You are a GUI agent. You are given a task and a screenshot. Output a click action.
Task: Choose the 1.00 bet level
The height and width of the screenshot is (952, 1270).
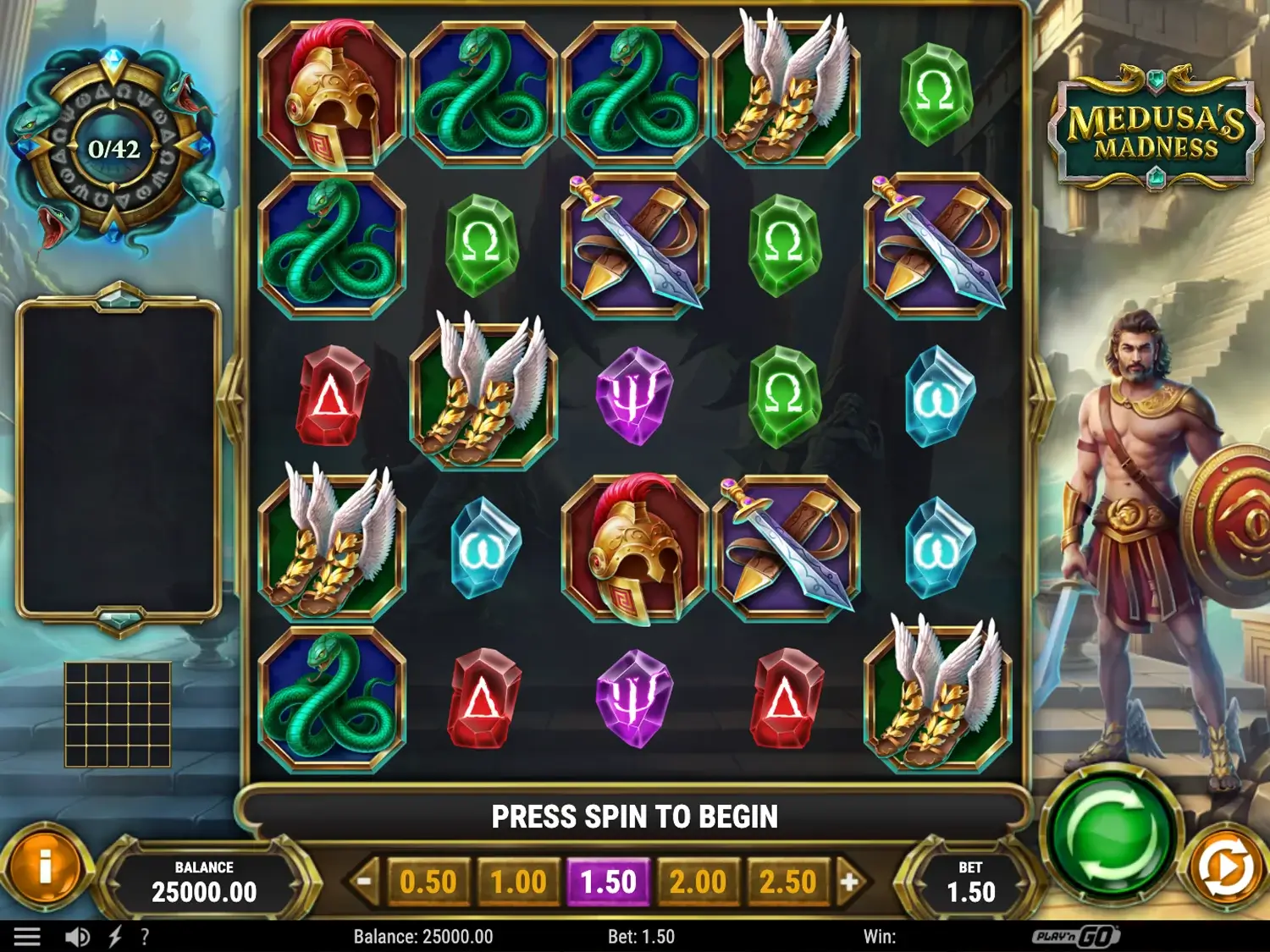pos(518,883)
